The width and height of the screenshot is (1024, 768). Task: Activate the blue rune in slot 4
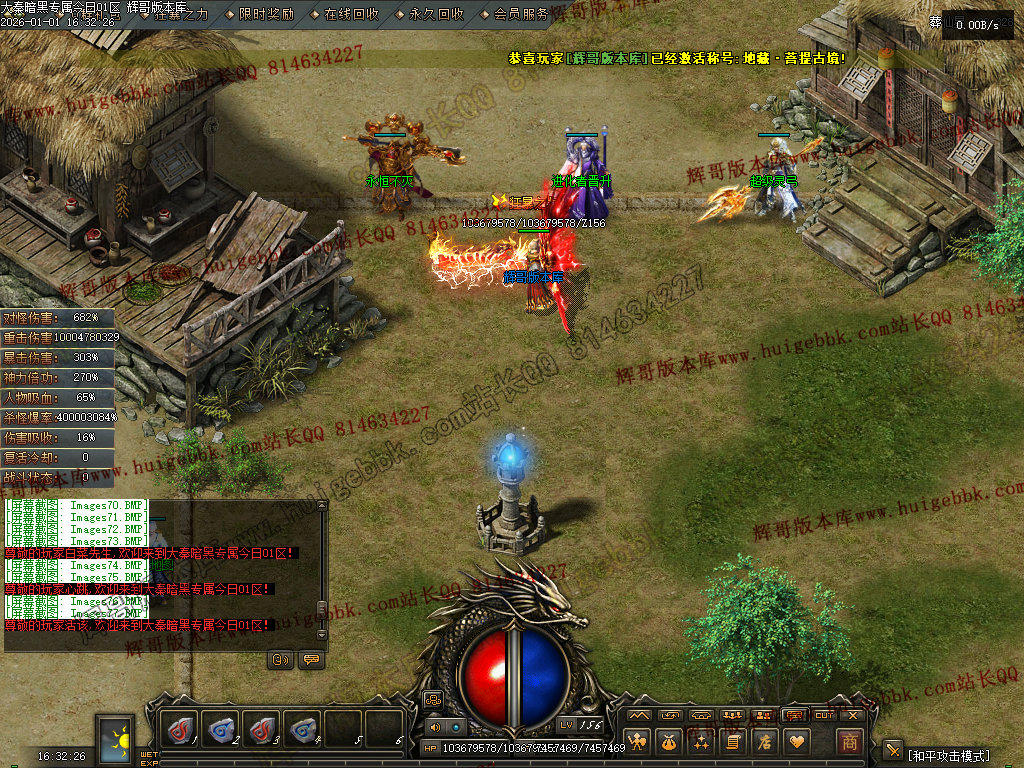[x=302, y=729]
